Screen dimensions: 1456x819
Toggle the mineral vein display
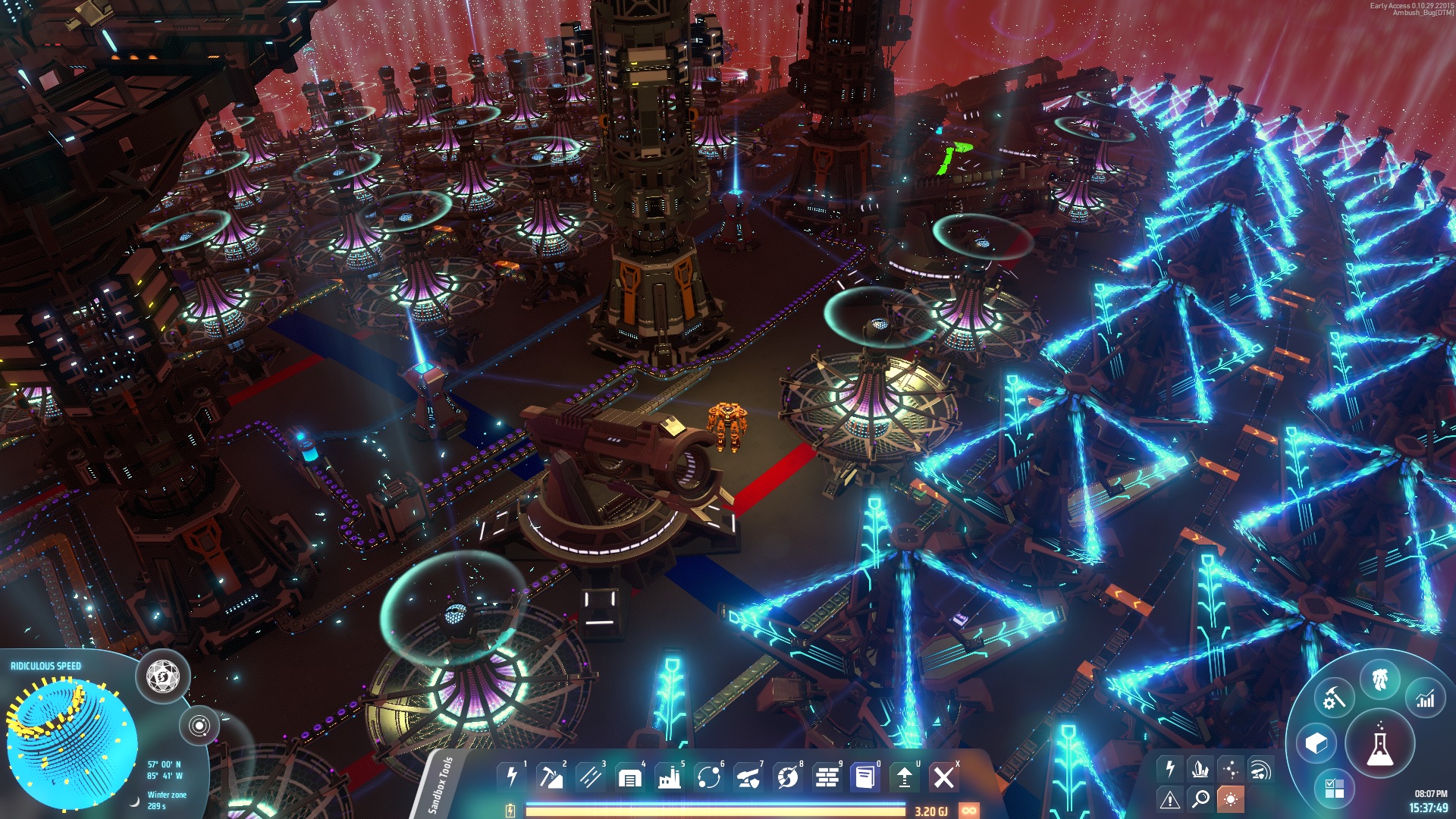[1200, 768]
